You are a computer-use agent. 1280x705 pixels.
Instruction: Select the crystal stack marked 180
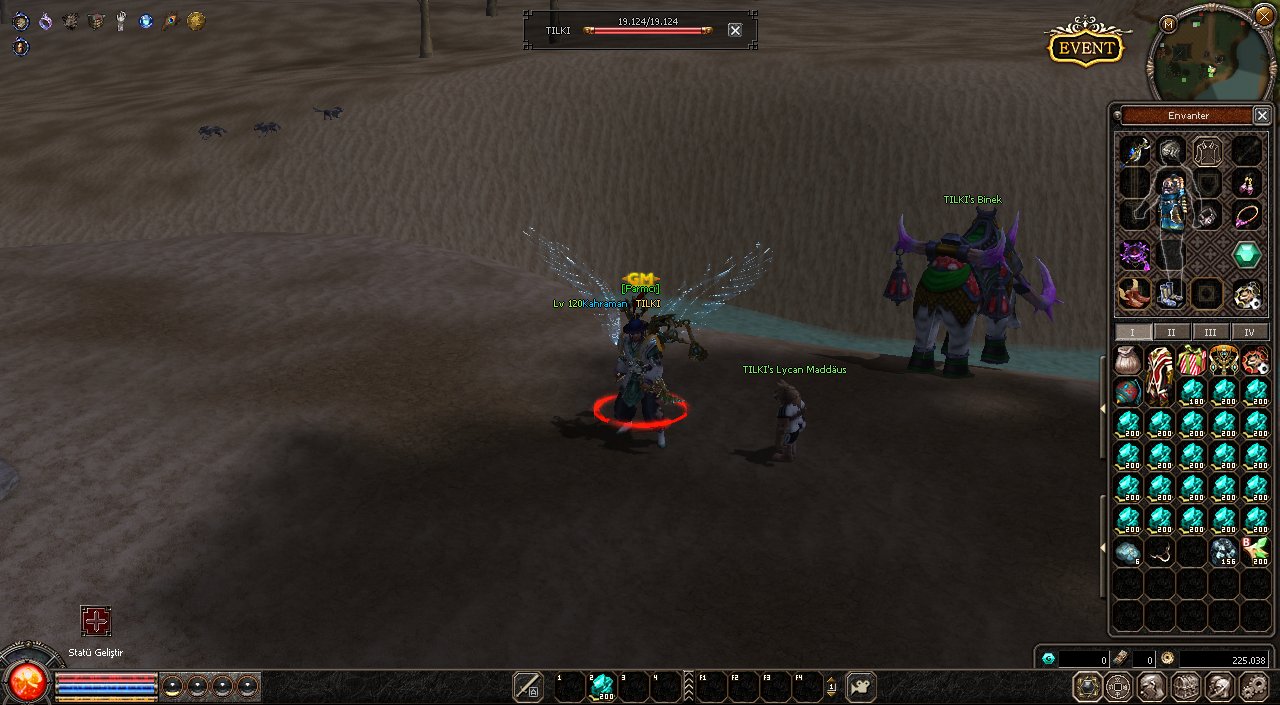coord(1192,392)
